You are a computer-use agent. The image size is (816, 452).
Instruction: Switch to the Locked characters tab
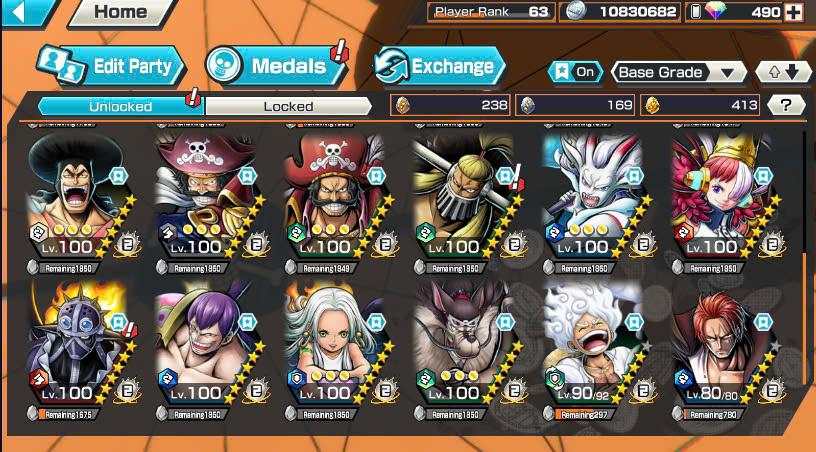click(288, 106)
